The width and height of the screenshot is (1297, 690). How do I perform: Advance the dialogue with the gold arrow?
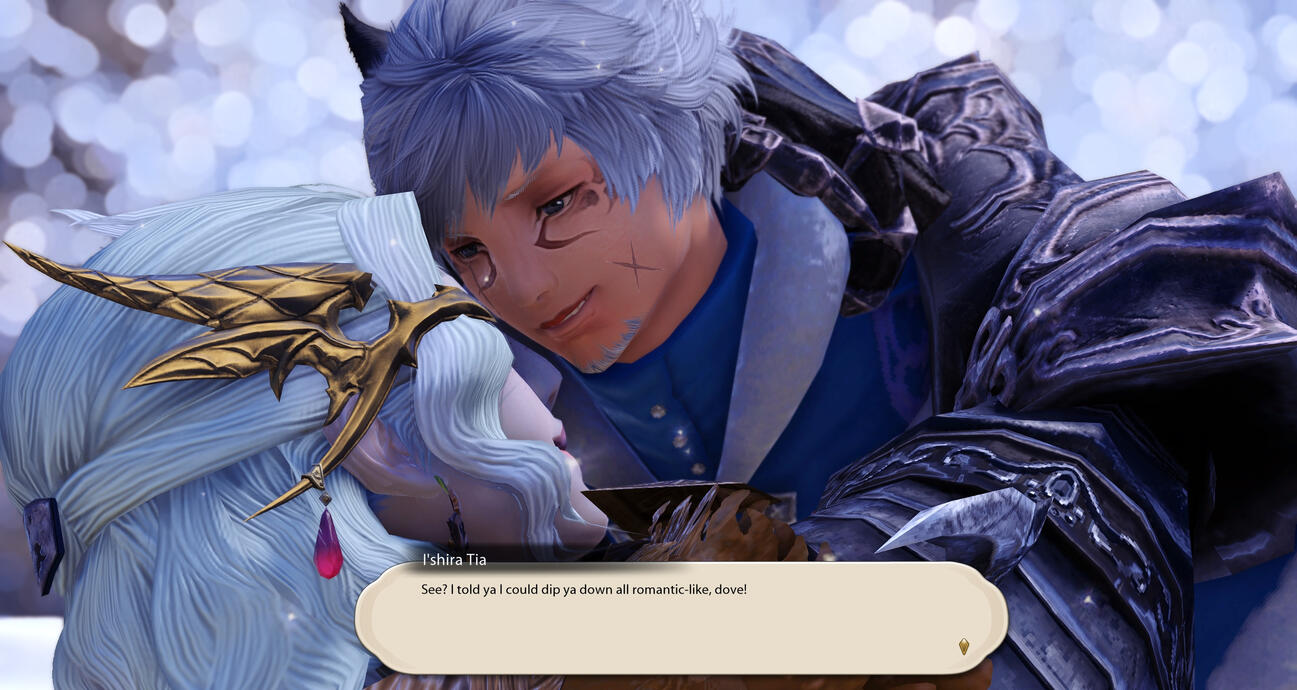click(963, 646)
